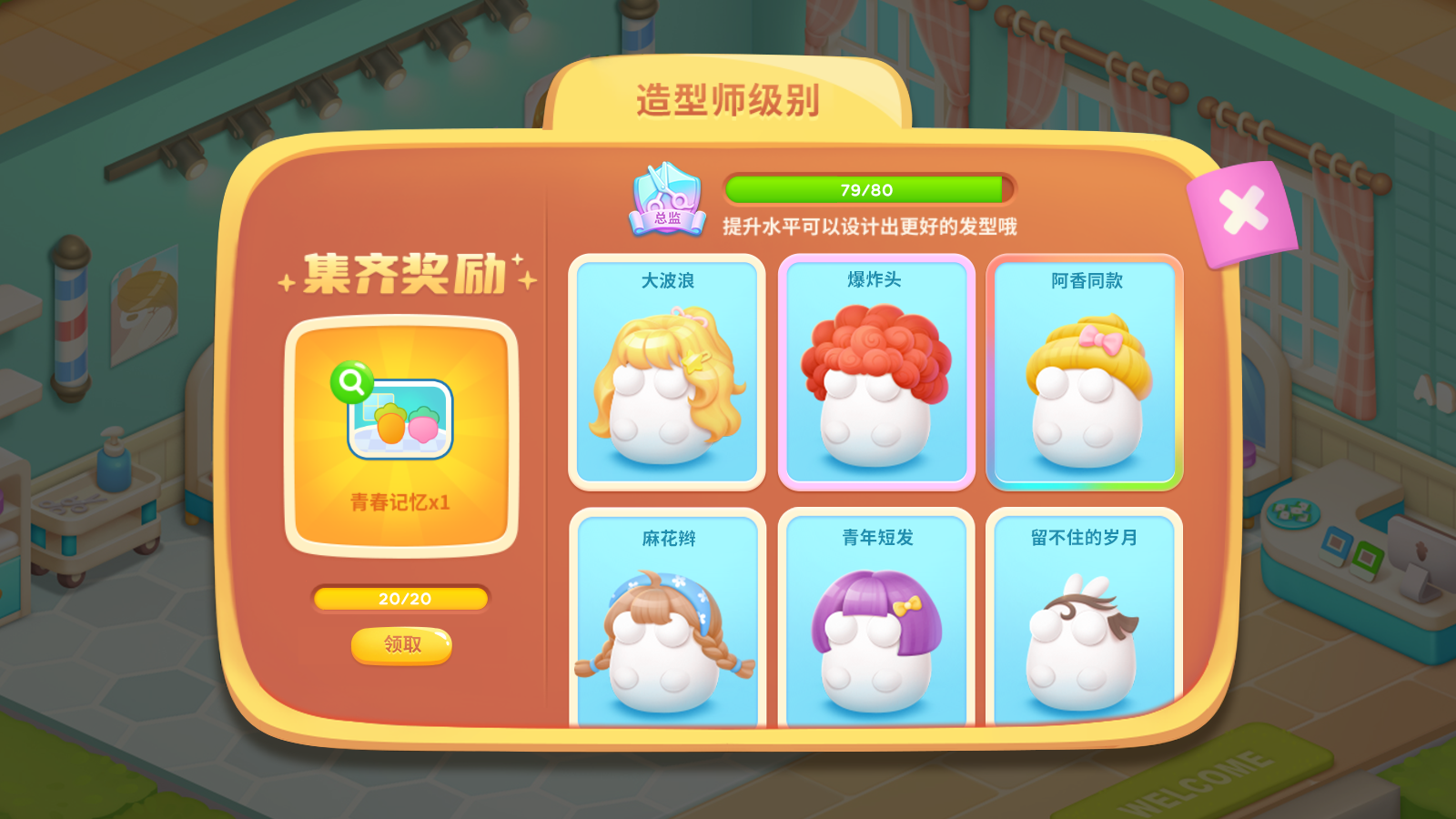Expand the hint text about improving skill level
1456x819 pixels.
tap(871, 227)
